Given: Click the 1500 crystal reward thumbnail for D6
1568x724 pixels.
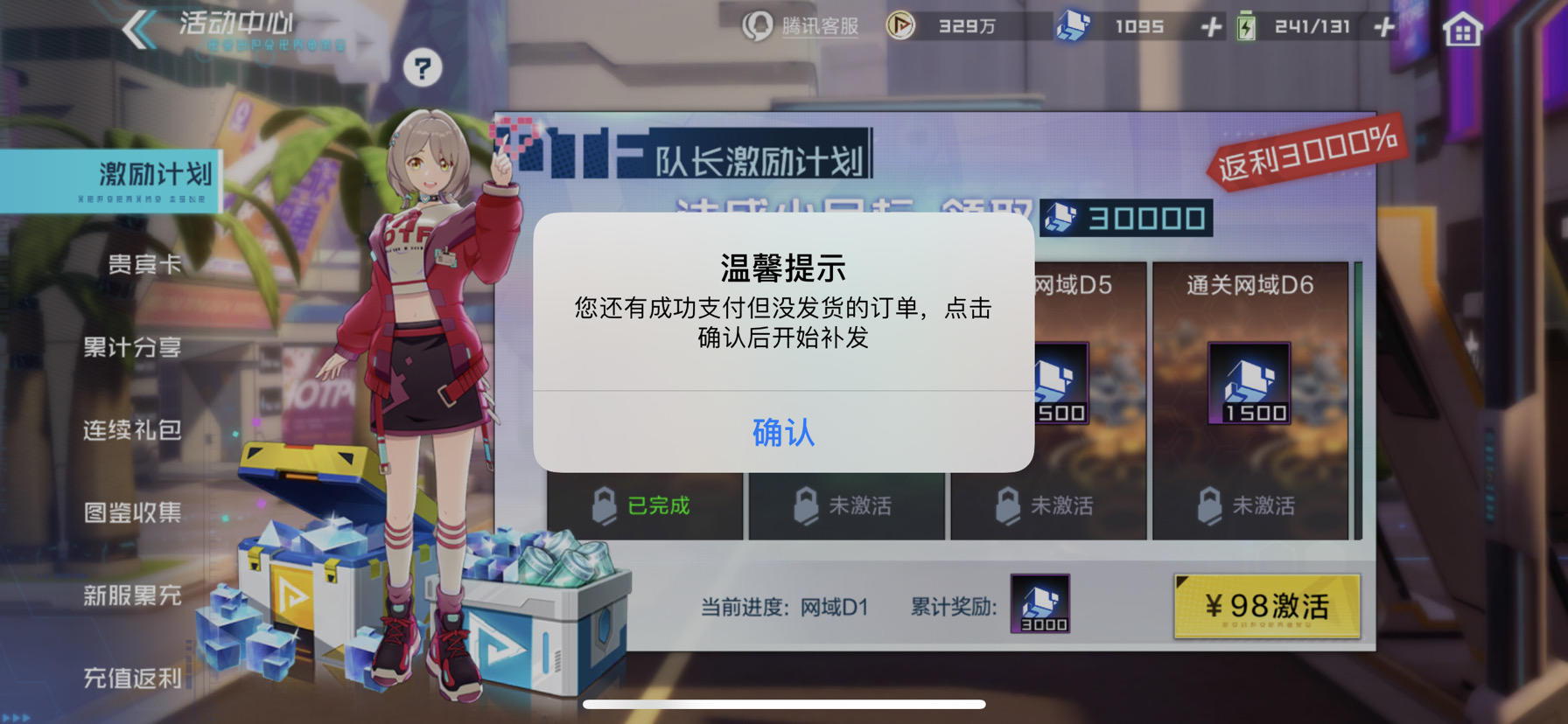Looking at the screenshot, I should pos(1246,382).
